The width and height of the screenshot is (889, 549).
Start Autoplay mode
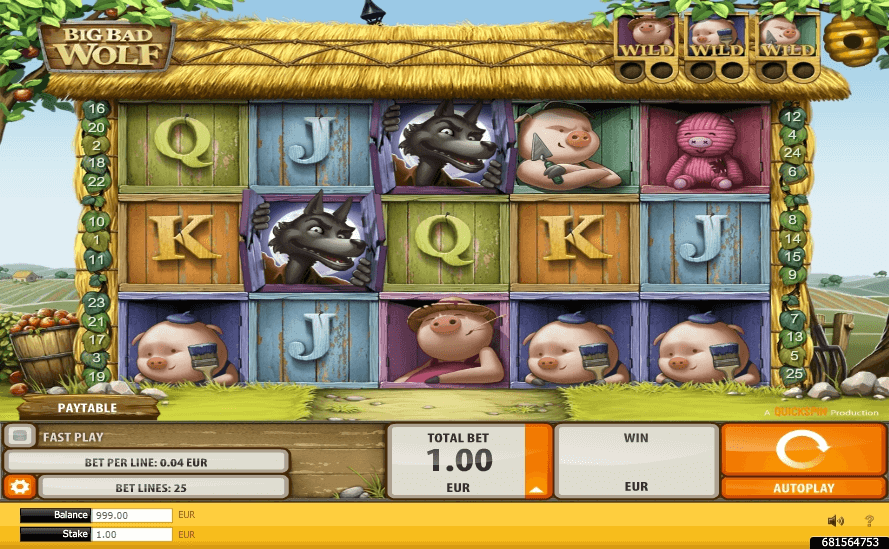(803, 488)
